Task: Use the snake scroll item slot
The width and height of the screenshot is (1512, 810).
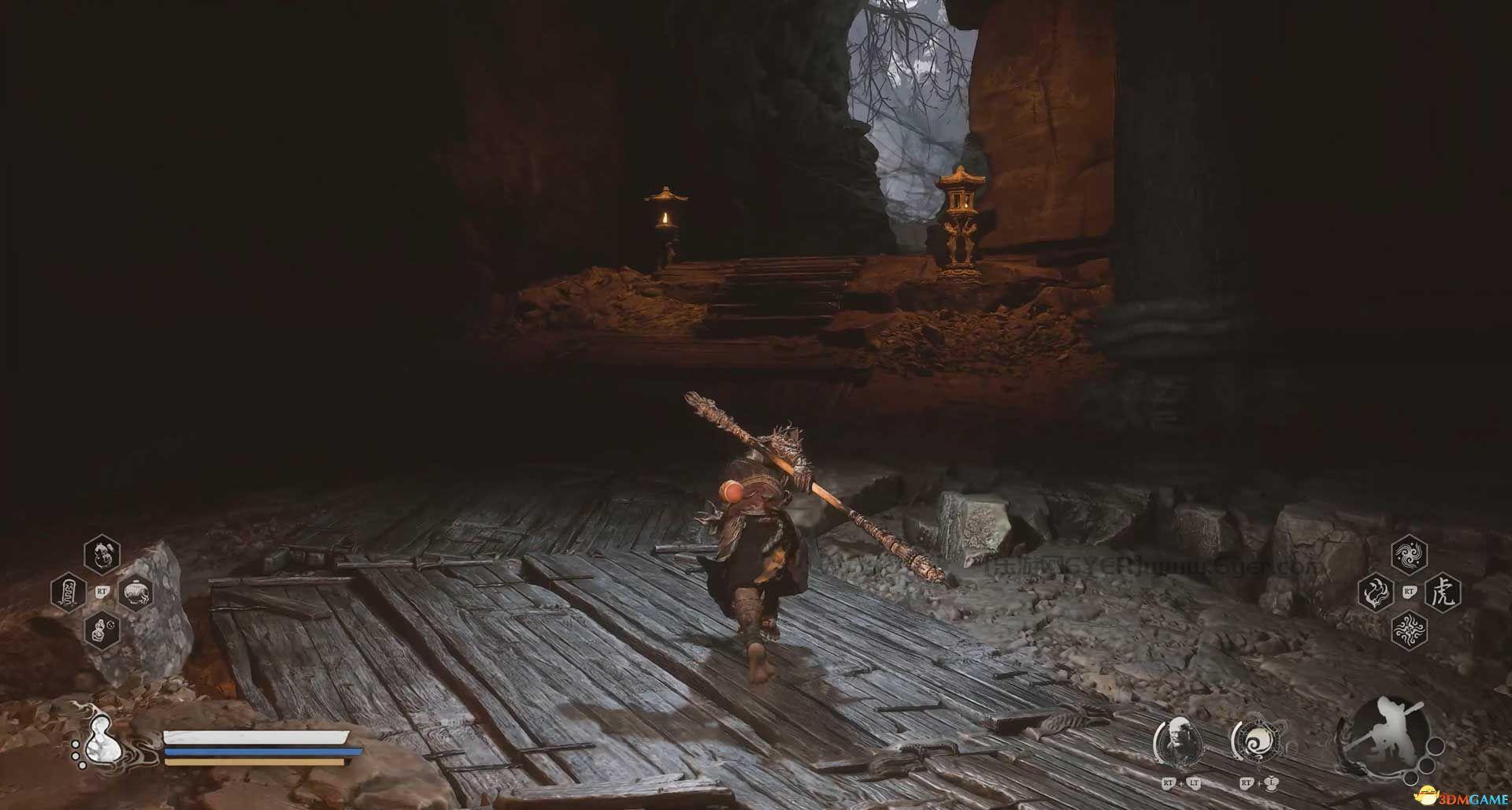Action: tap(69, 593)
